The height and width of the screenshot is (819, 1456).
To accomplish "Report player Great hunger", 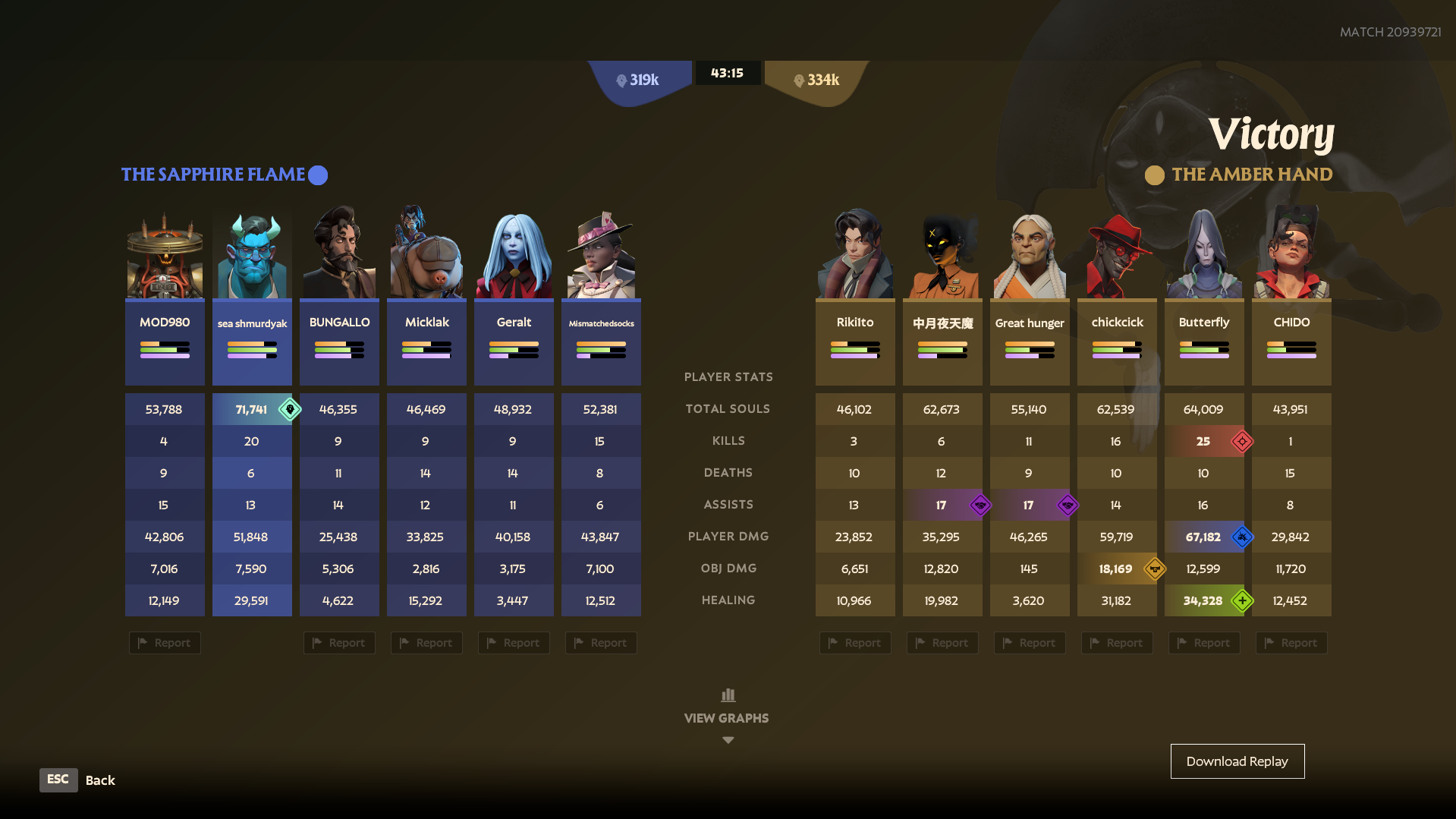I will (x=1030, y=643).
